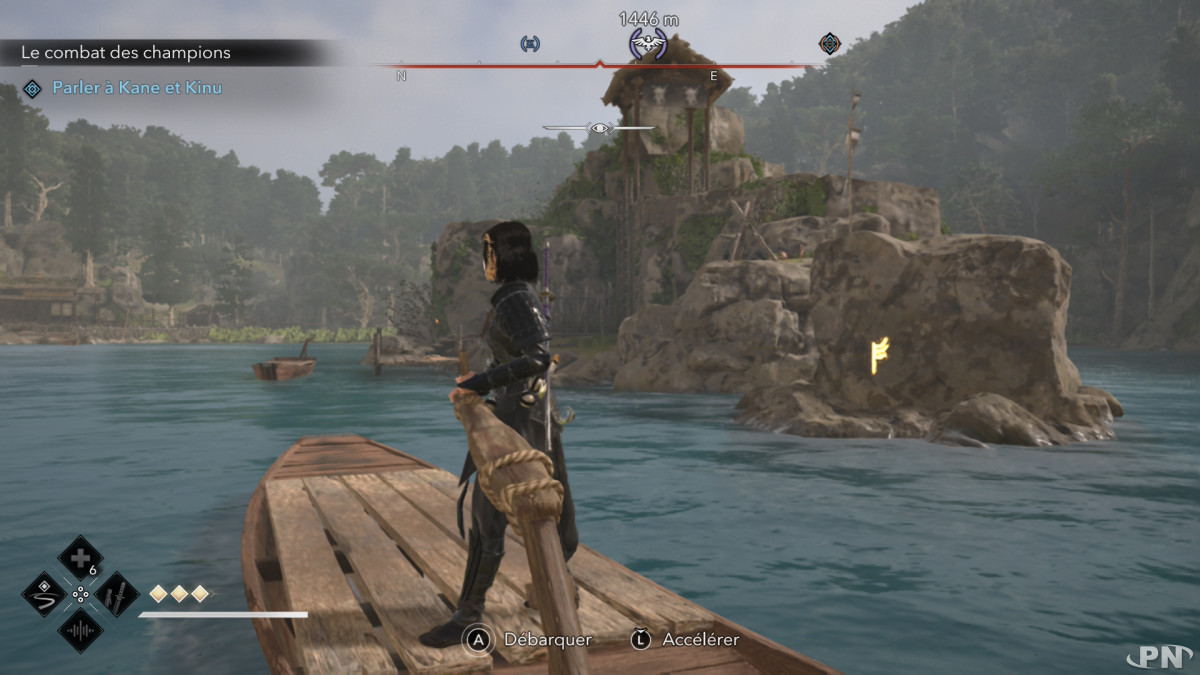Choose the katana weapon slot
Image resolution: width=1200 pixels, height=675 pixels.
click(116, 593)
